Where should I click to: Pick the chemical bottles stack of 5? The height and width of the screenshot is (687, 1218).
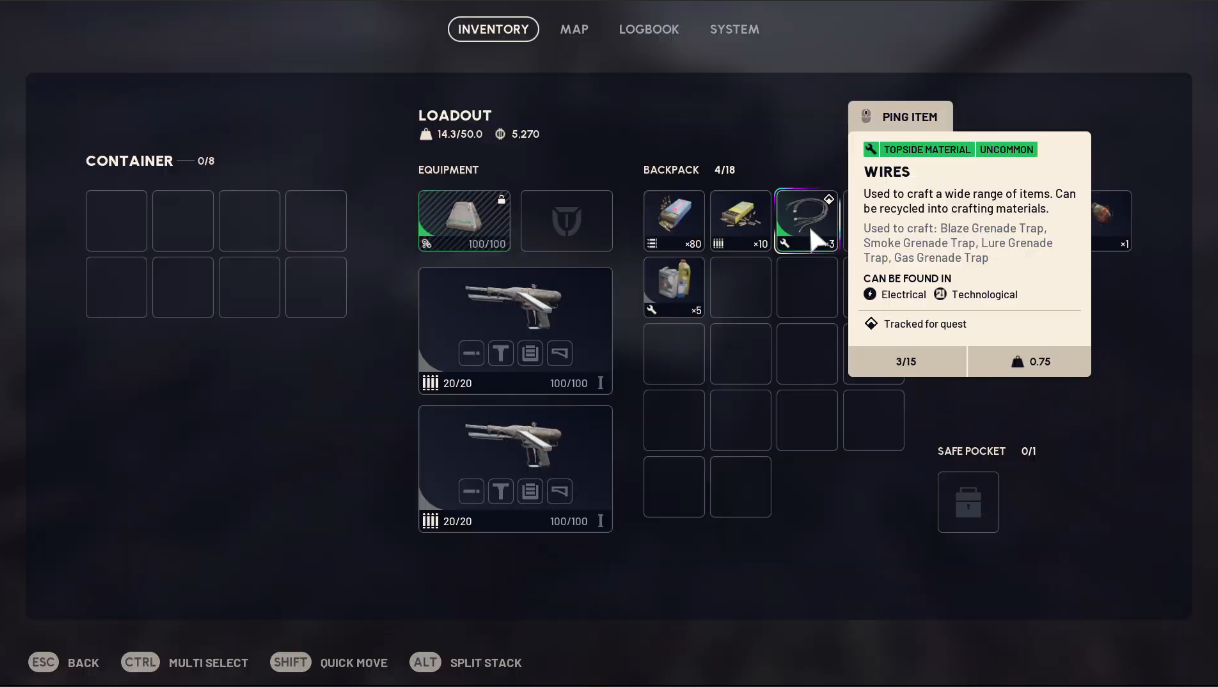click(674, 287)
